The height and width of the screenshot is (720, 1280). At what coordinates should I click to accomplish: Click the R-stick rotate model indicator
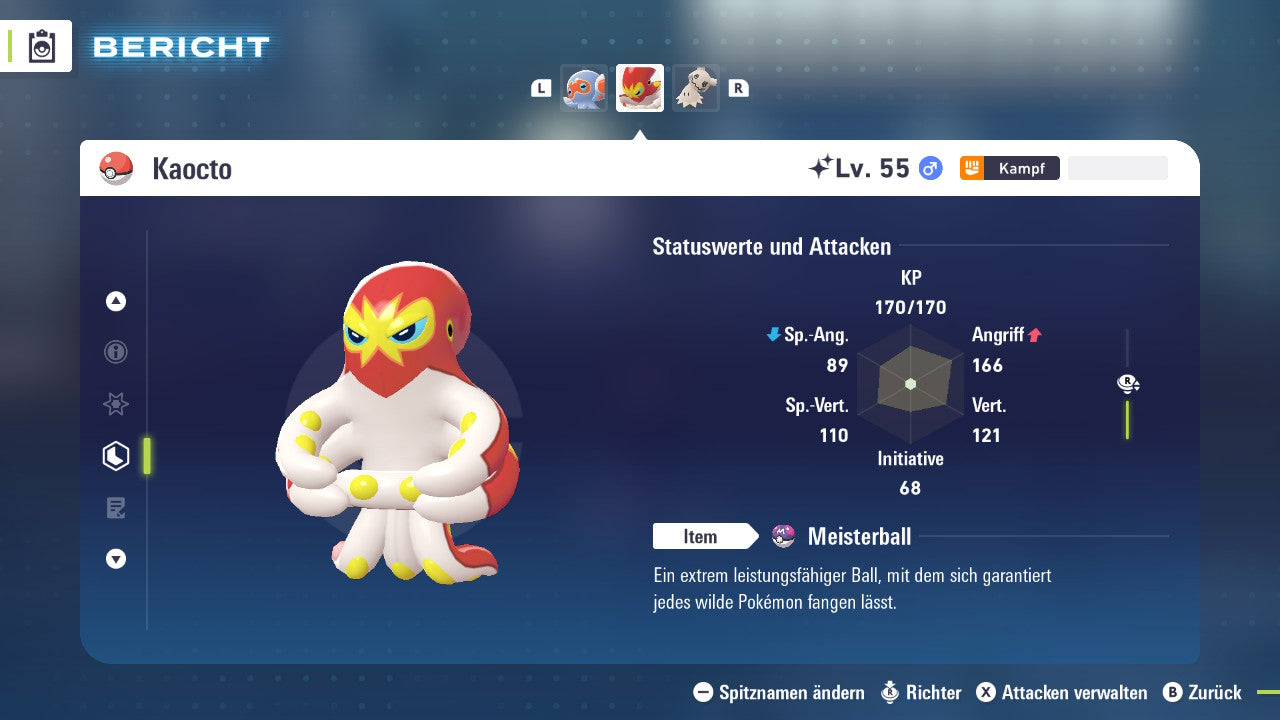1126,383
